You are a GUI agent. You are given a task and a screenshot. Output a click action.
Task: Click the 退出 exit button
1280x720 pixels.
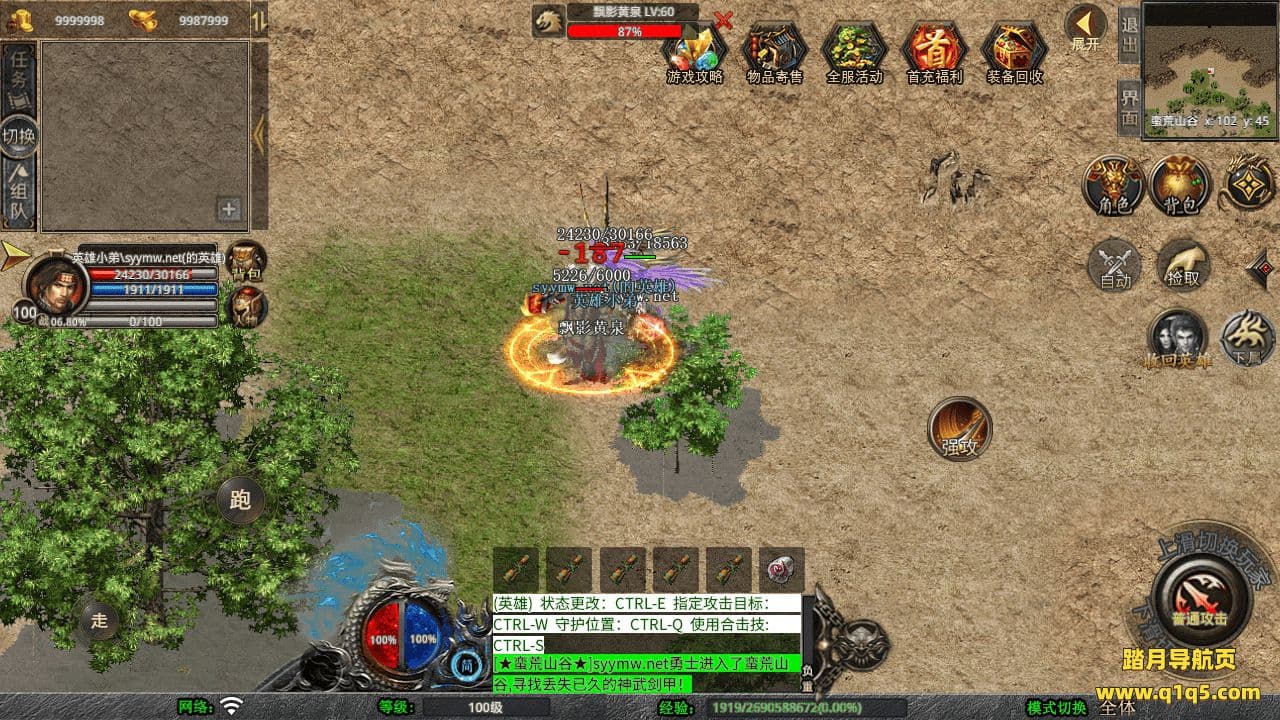click(x=1129, y=34)
